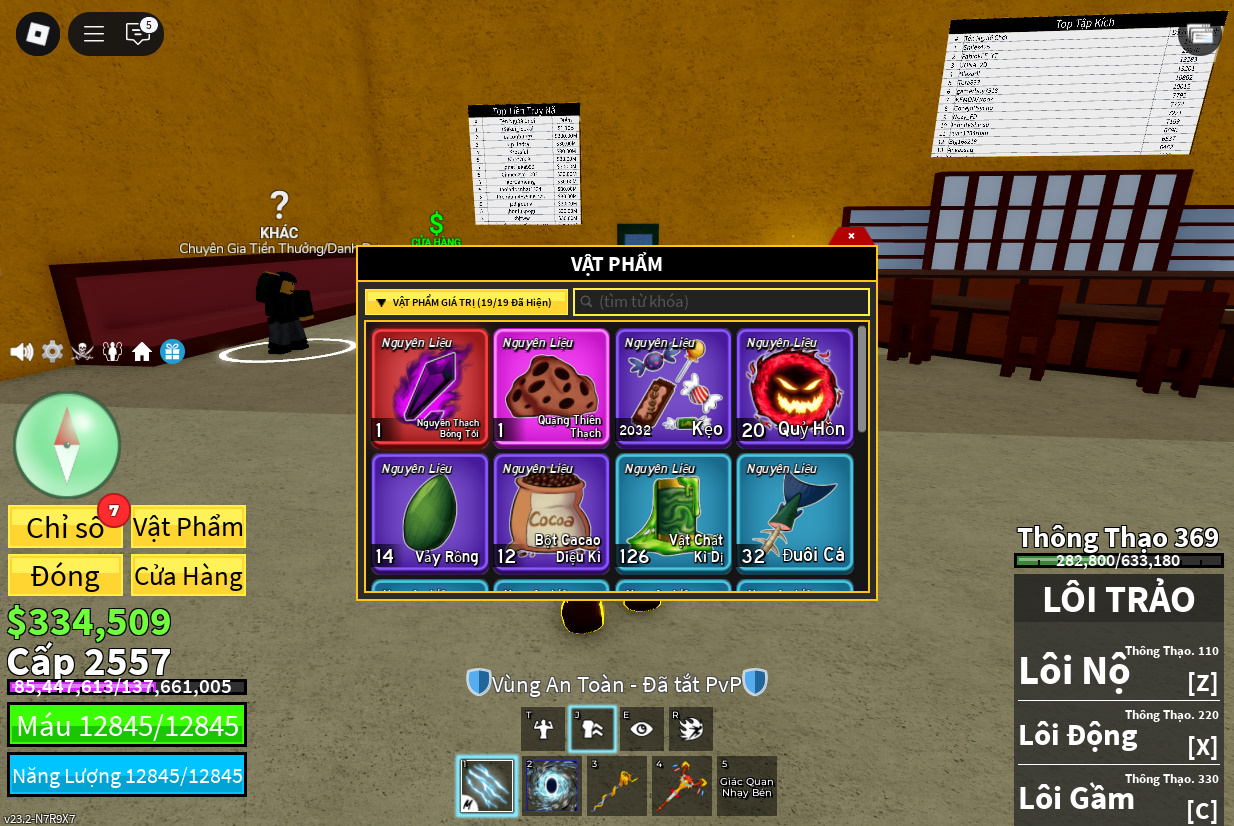Viewport: 1234px width, 826px height.
Task: Close the Vật Phẩm inventory window
Action: pyautogui.click(x=851, y=236)
